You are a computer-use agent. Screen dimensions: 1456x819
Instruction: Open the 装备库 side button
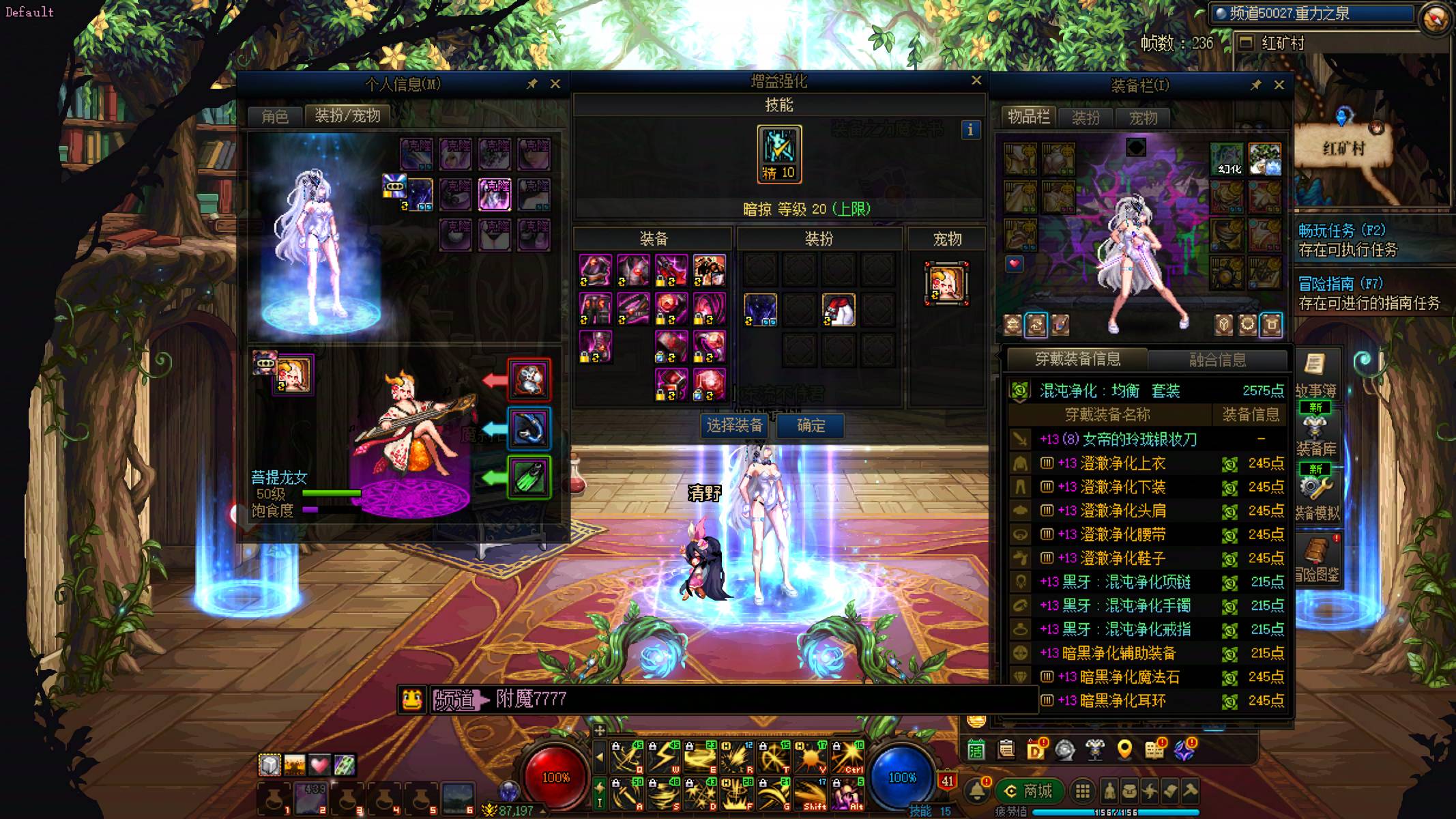pyautogui.click(x=1316, y=437)
